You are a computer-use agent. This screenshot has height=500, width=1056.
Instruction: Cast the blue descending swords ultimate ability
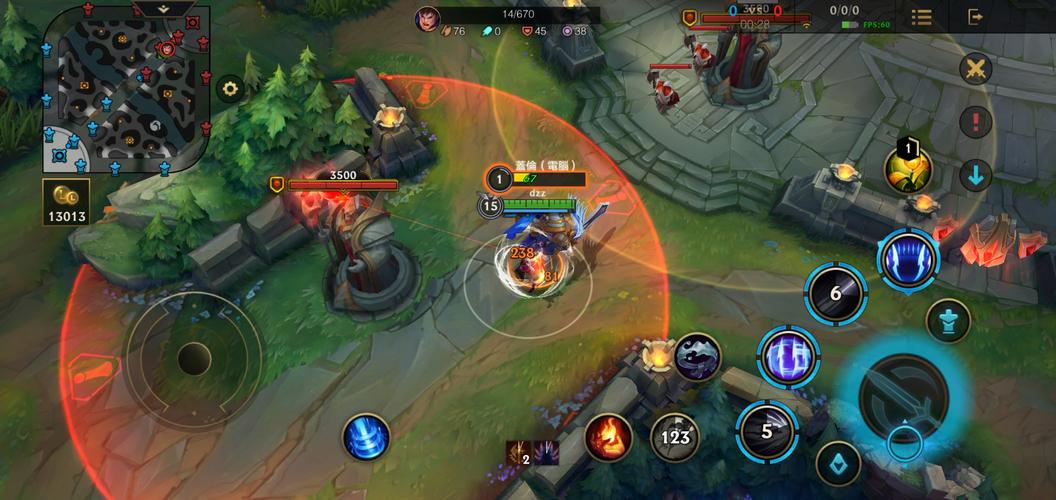click(907, 256)
